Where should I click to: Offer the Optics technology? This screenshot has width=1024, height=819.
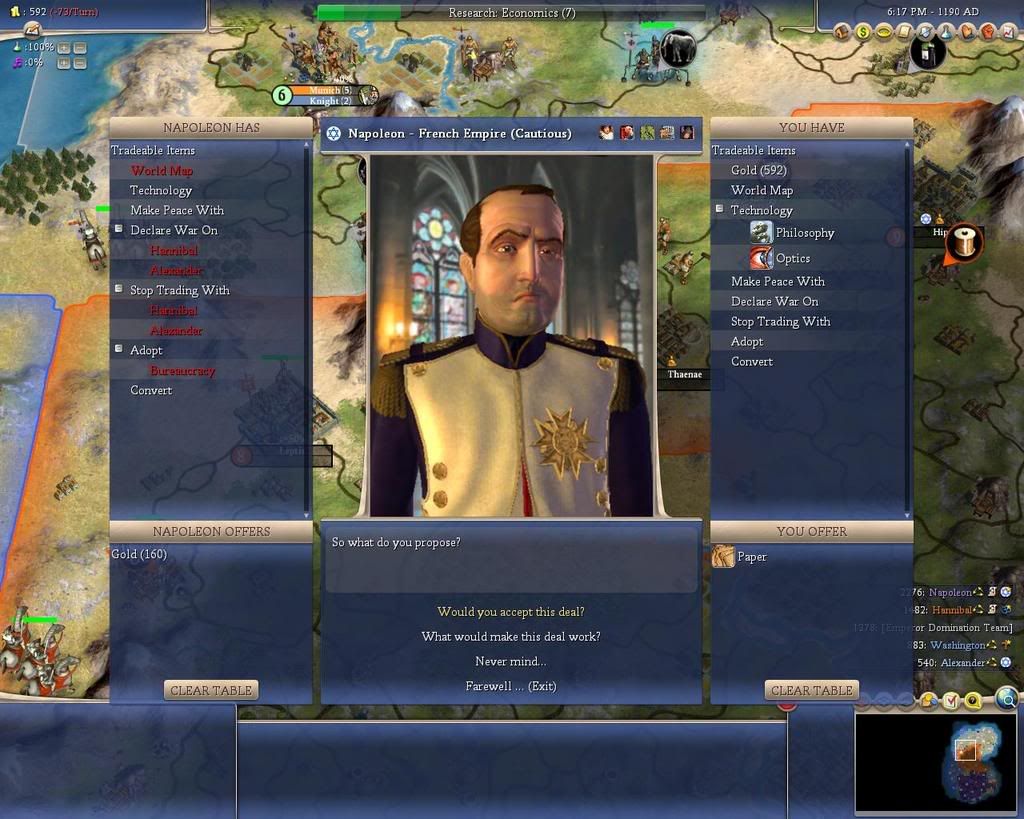click(x=792, y=258)
